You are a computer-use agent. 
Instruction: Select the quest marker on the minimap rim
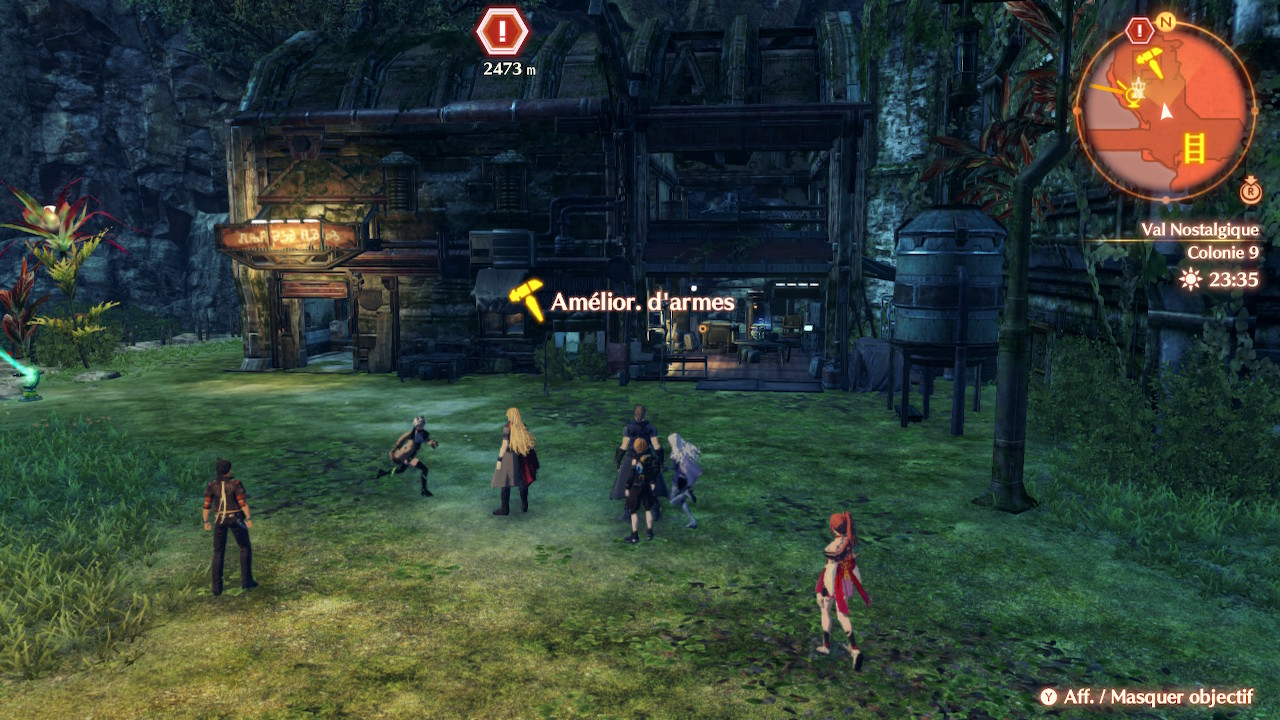tap(1139, 30)
